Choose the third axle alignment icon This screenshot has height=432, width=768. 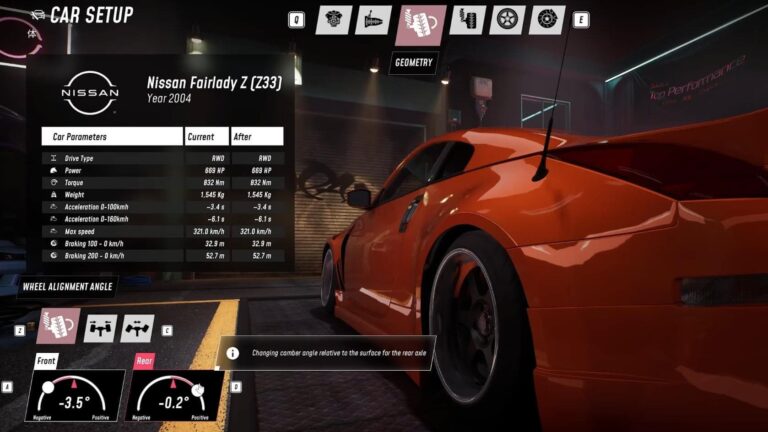(x=137, y=327)
